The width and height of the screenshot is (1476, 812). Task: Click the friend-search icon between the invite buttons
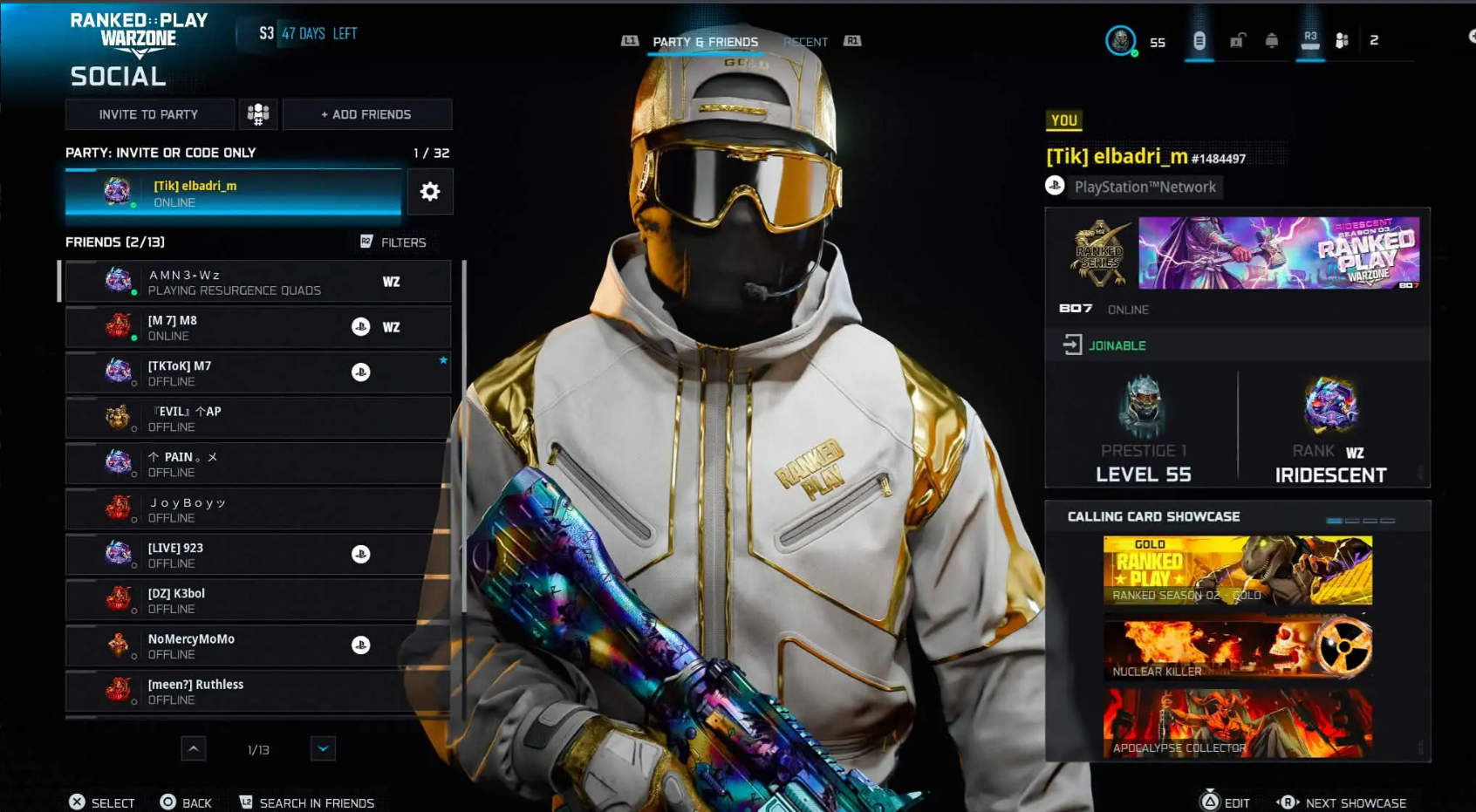(258, 113)
